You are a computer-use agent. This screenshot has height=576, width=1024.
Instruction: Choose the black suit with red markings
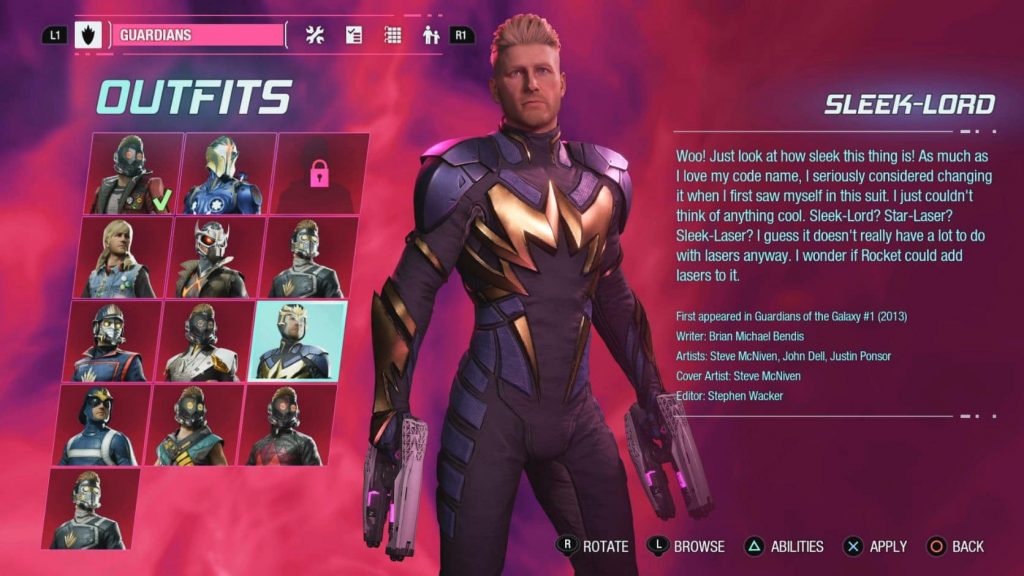pos(286,426)
